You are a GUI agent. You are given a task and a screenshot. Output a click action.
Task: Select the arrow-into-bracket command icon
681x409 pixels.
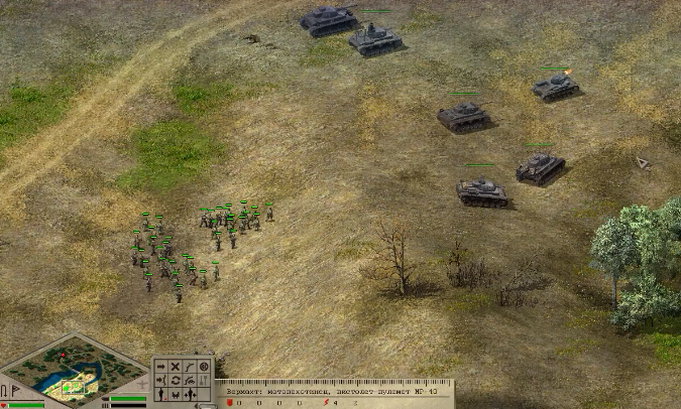(161, 381)
